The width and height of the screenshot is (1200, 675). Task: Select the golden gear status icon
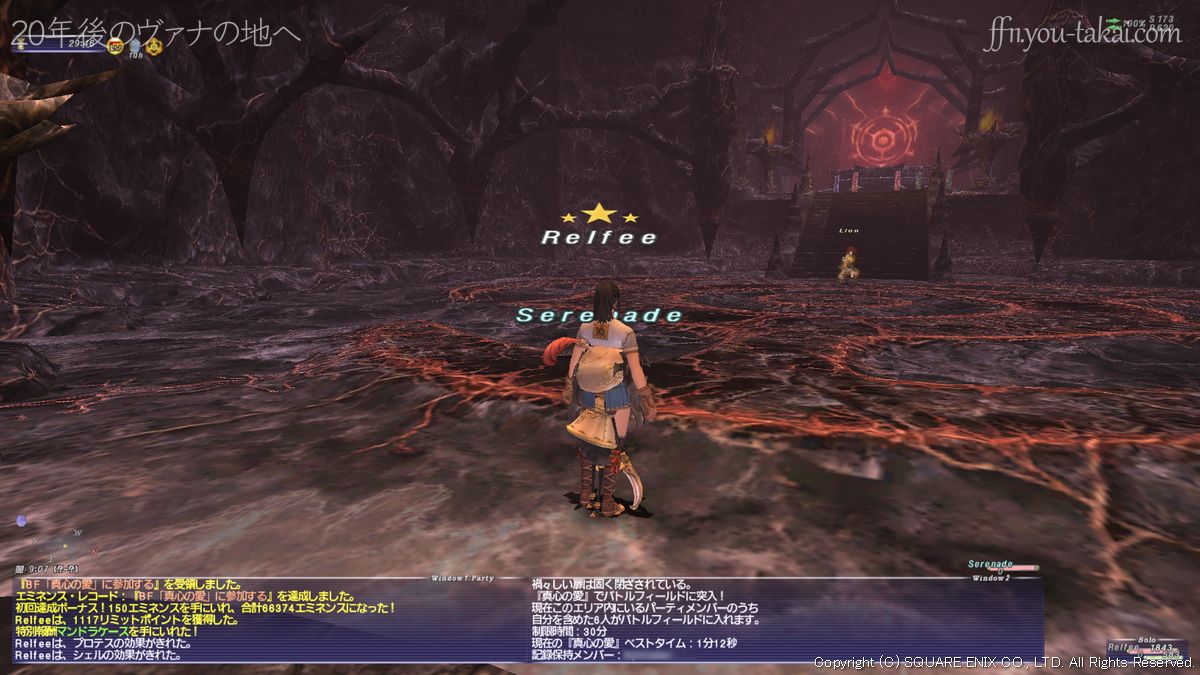(153, 46)
